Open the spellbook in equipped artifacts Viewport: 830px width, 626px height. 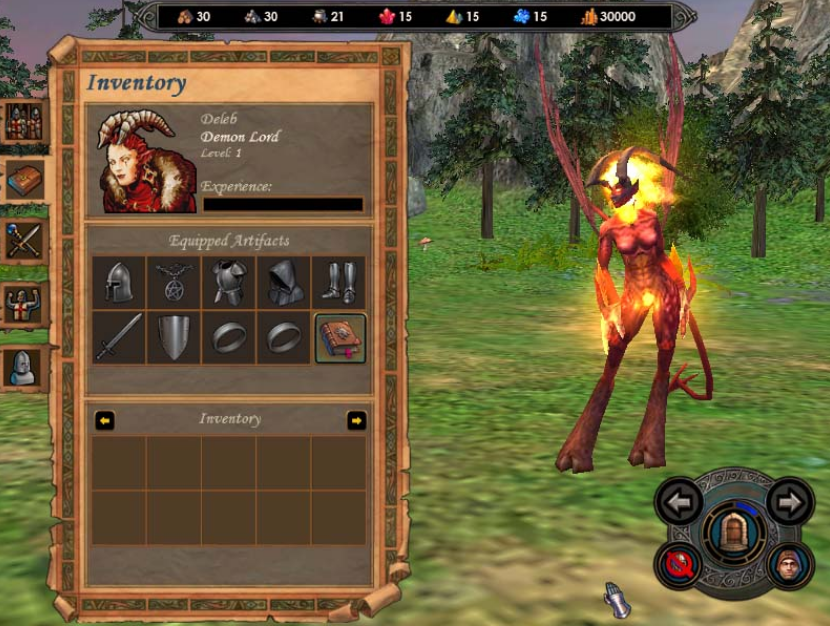coord(341,337)
